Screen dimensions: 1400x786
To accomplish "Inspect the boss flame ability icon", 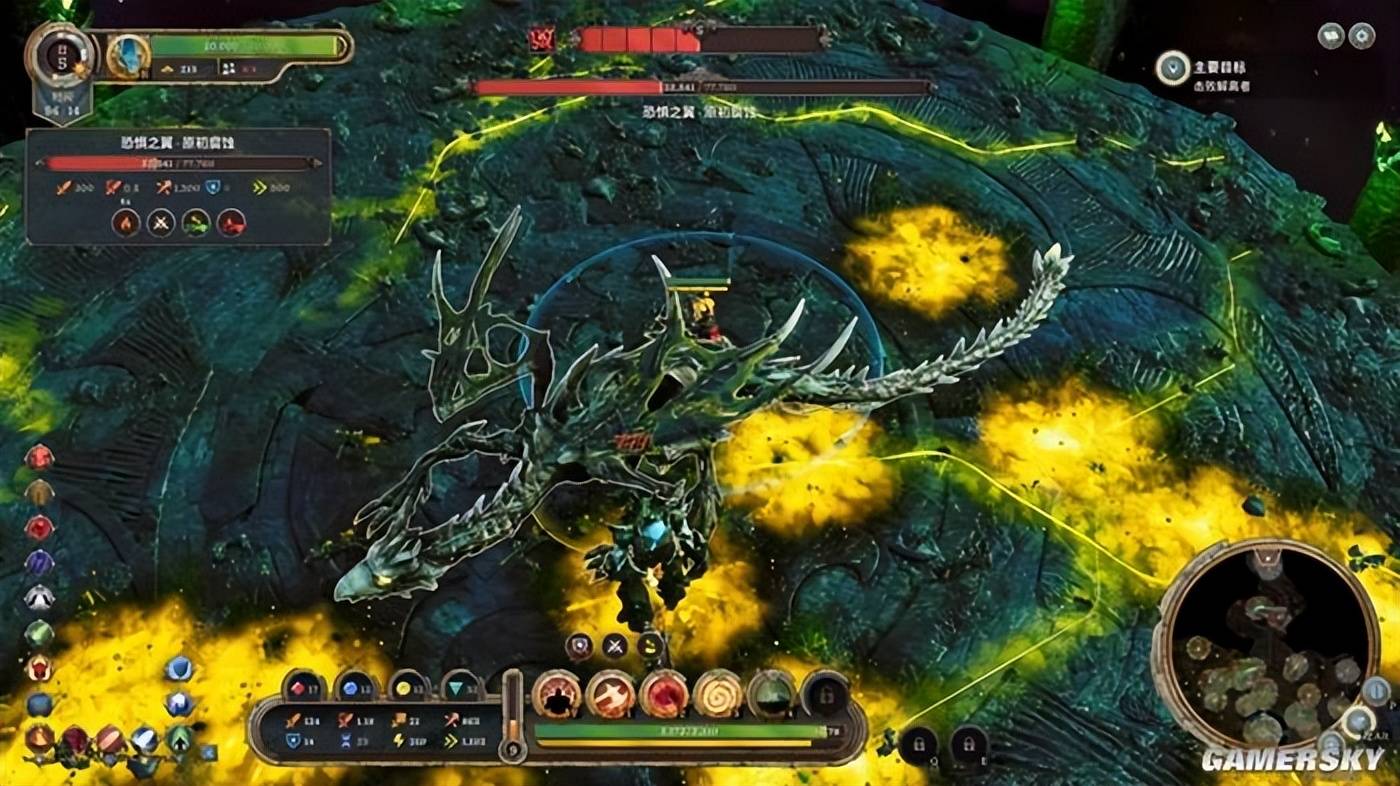I will pyautogui.click(x=126, y=222).
